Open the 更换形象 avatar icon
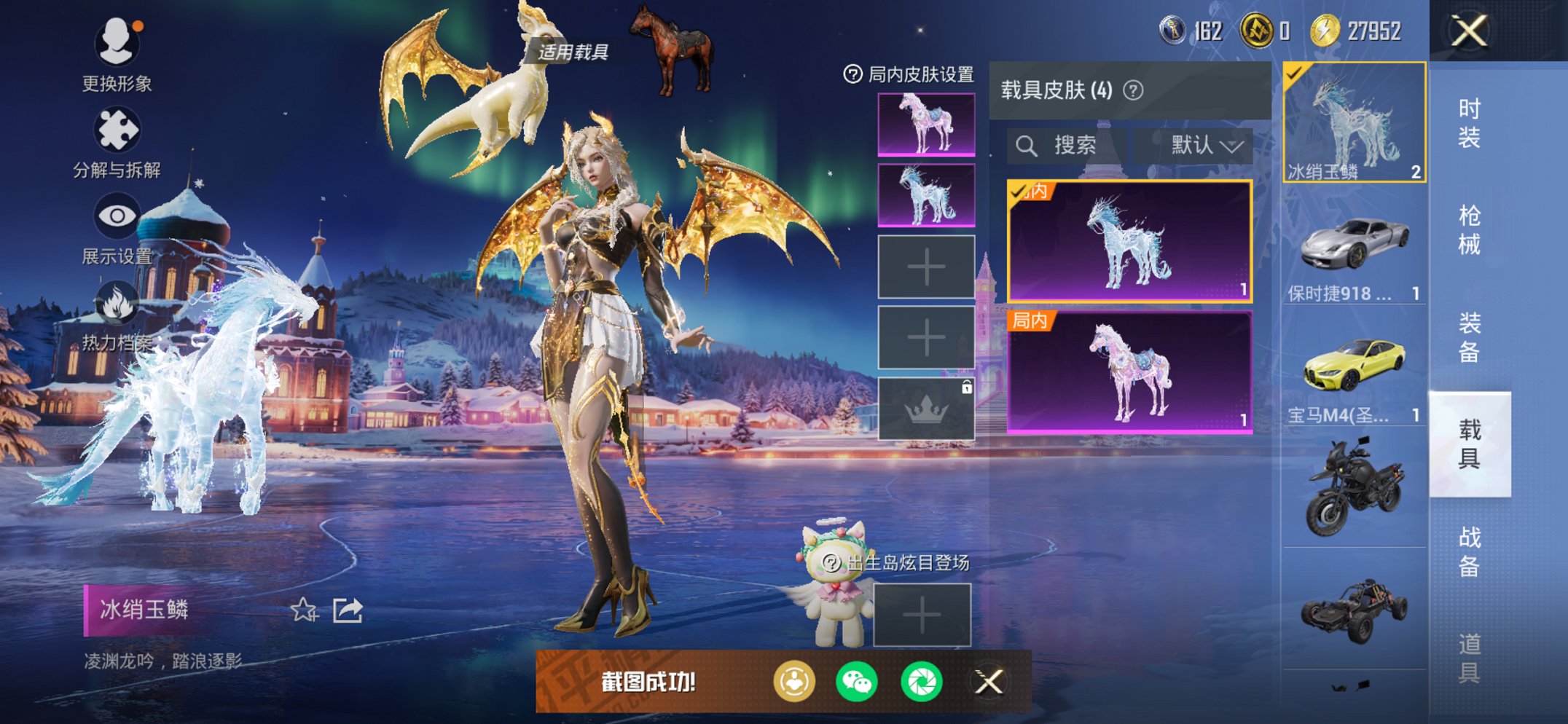This screenshot has width=1568, height=724. tap(117, 42)
